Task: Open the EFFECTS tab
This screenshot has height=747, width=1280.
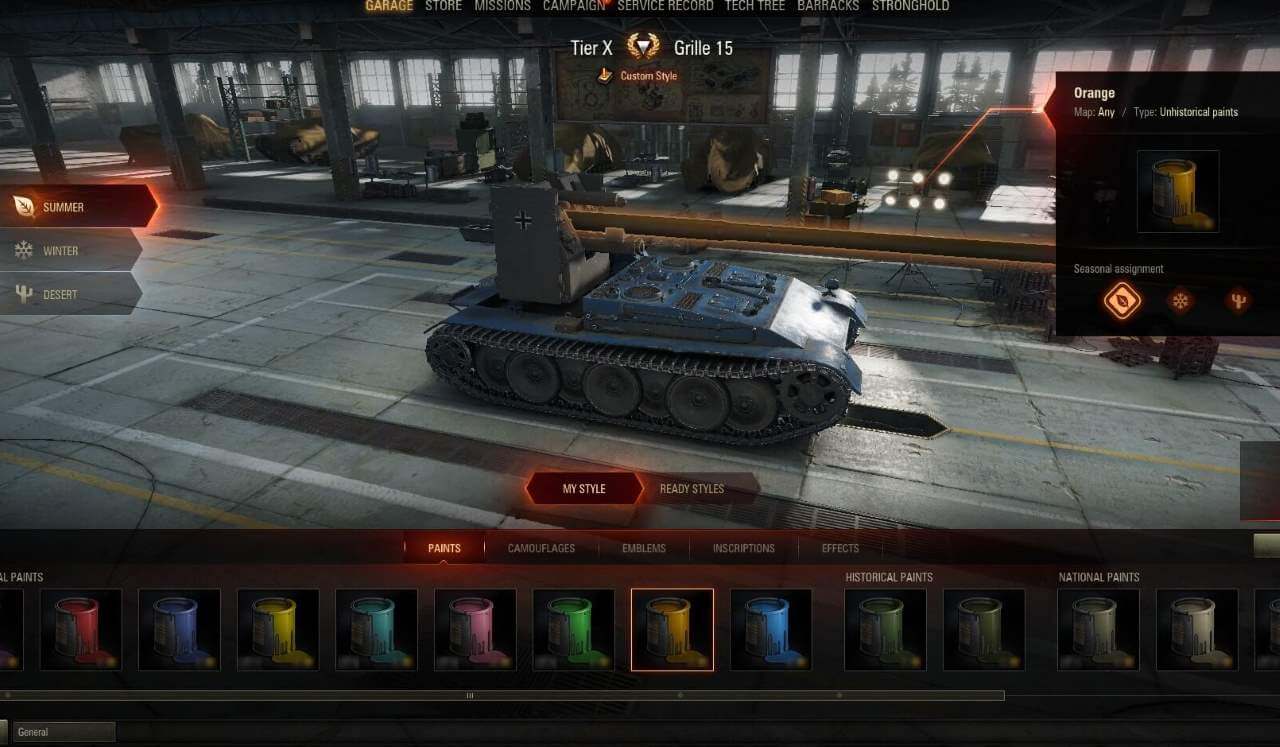Action: point(839,548)
